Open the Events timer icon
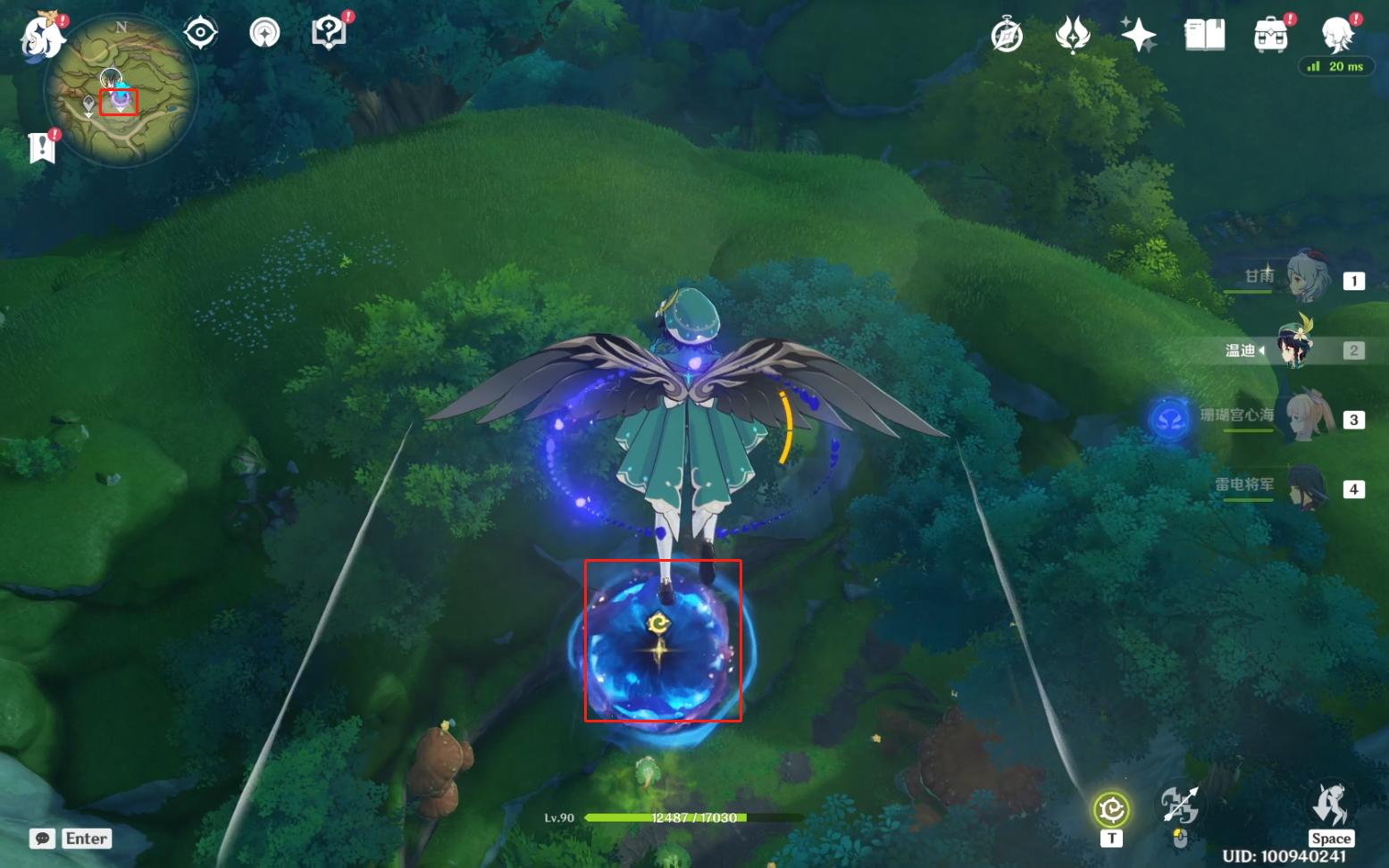Image resolution: width=1389 pixels, height=868 pixels. (1007, 34)
